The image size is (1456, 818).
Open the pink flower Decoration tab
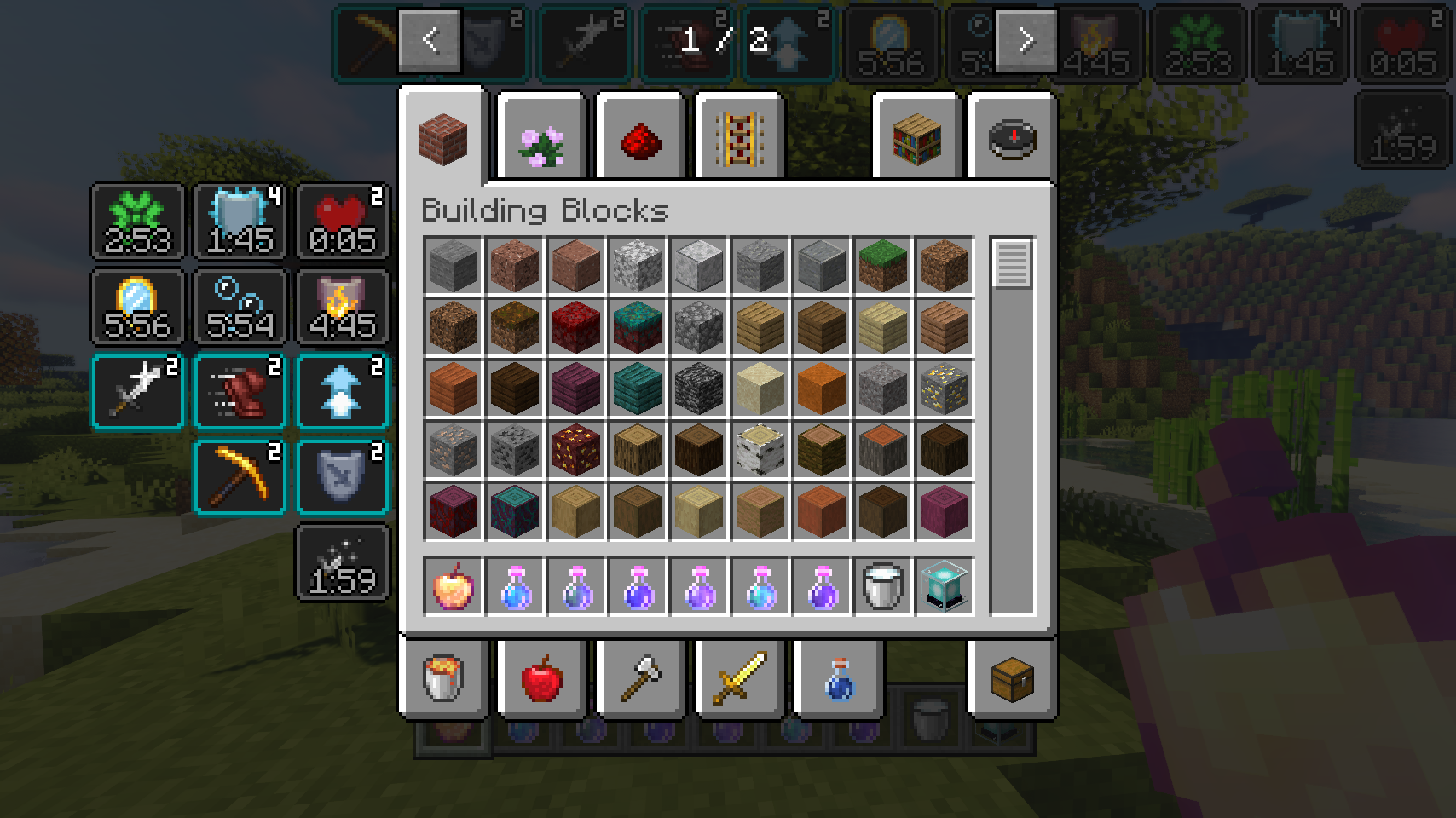click(542, 138)
